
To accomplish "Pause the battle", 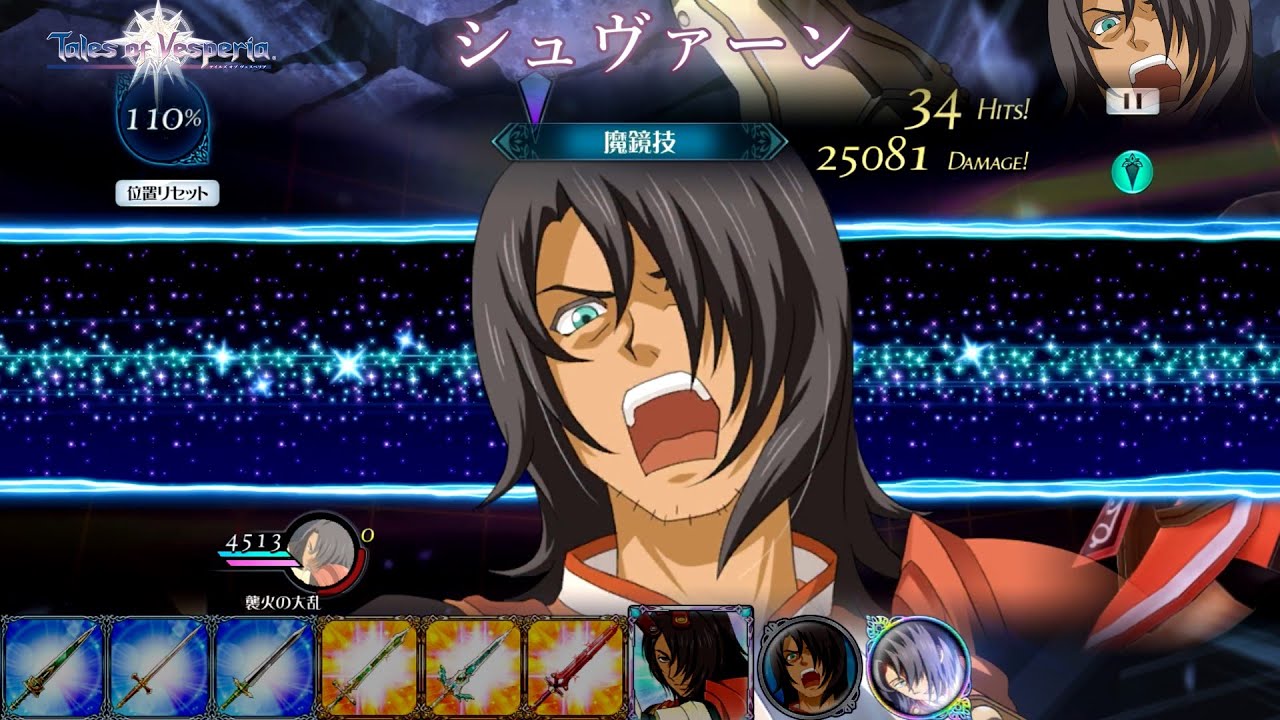I will coord(1132,101).
